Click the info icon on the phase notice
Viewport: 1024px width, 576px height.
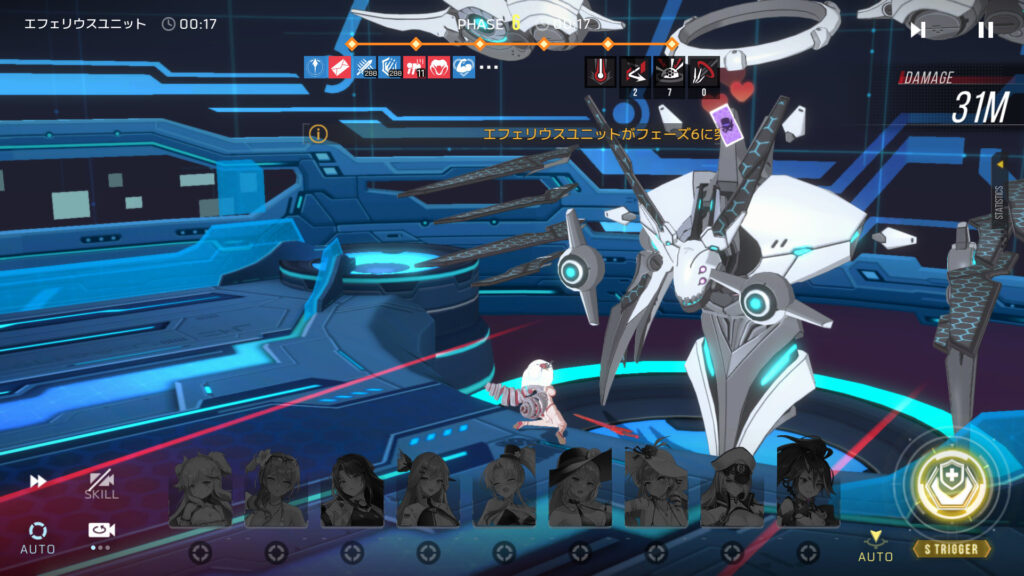[x=318, y=133]
